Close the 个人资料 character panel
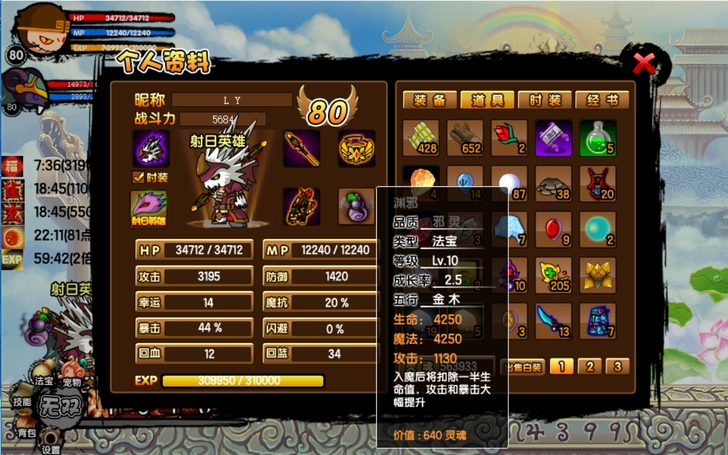728x455 pixels. tap(645, 65)
